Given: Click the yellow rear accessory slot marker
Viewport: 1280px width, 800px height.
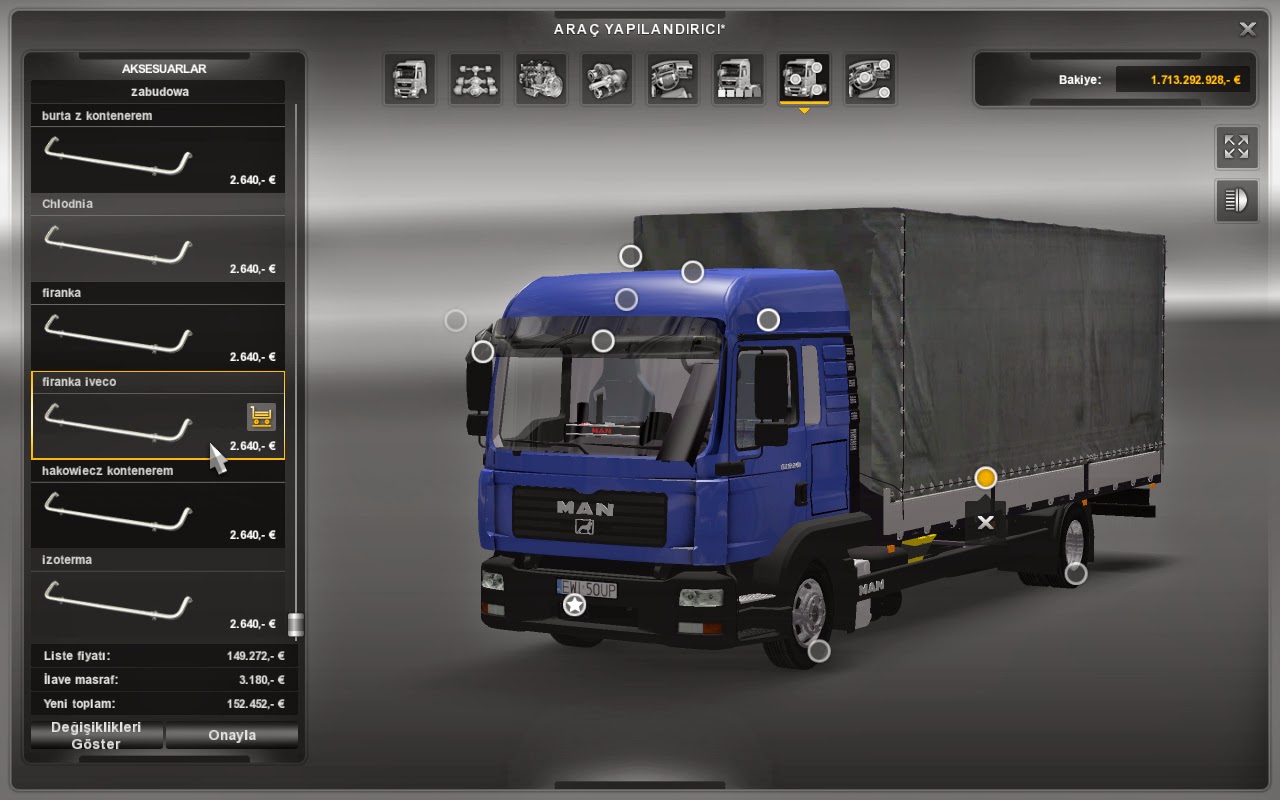Looking at the screenshot, I should (x=987, y=478).
